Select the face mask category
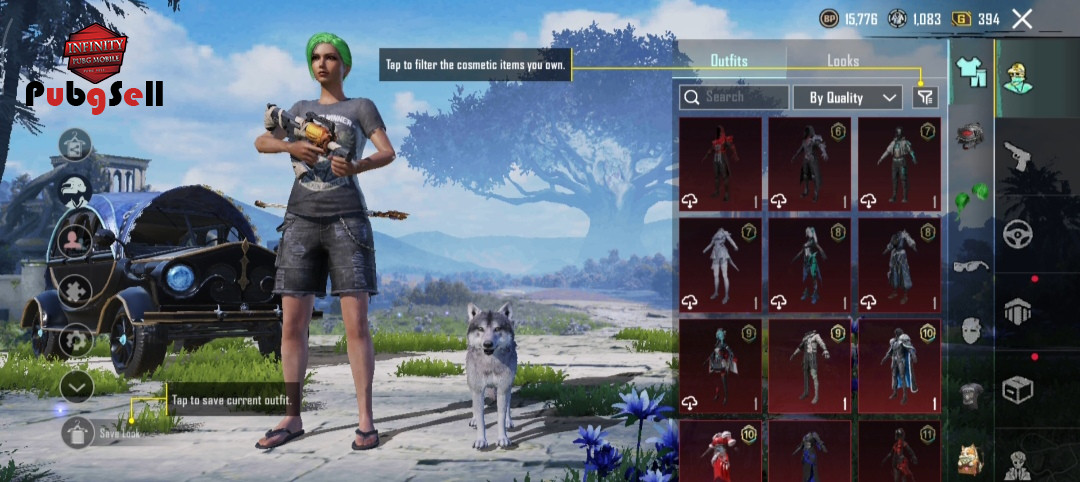1080x482 pixels. coord(969,329)
